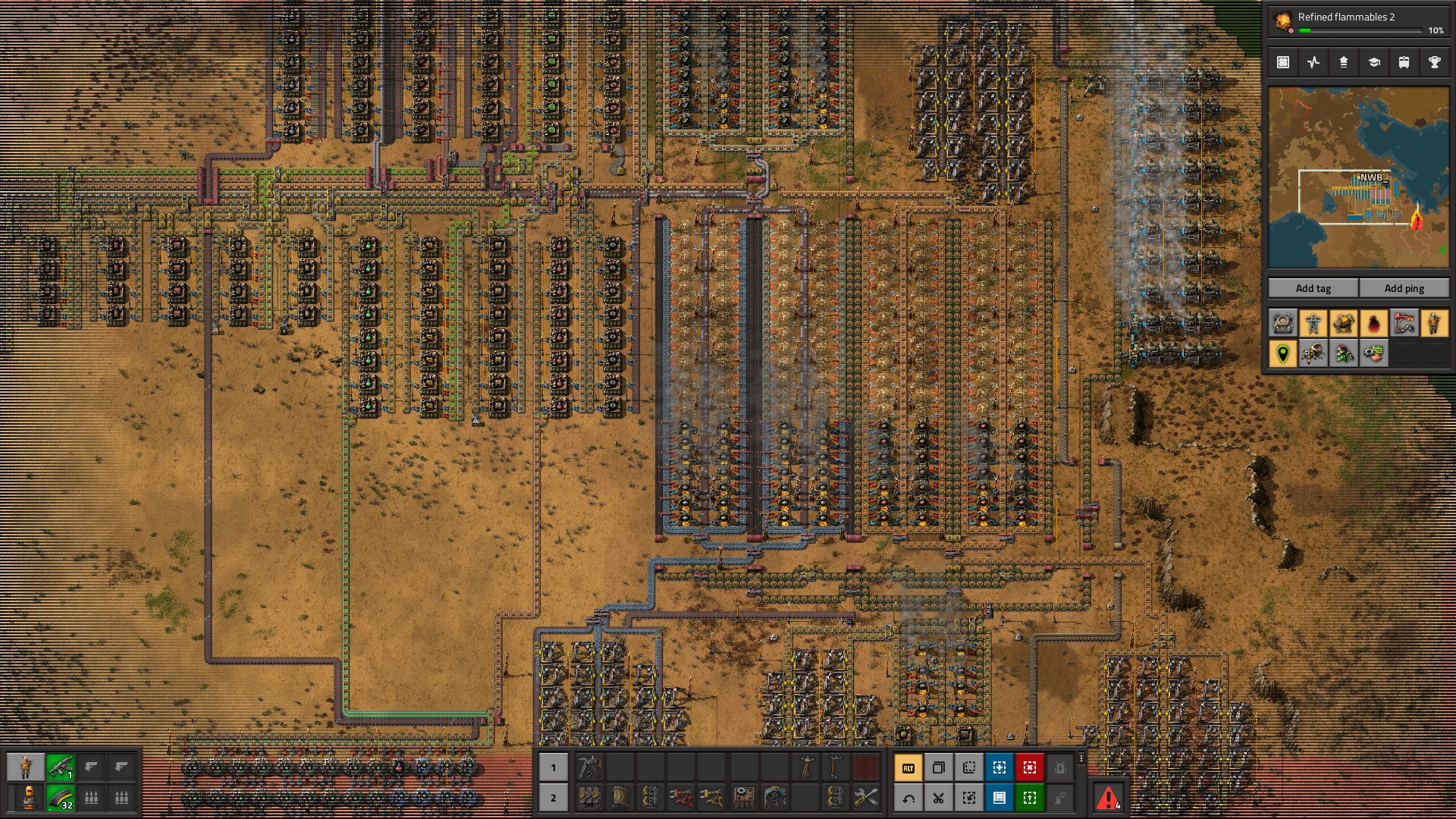1456x819 pixels.
Task: Toggle the electric pole network map filter
Action: click(1313, 324)
